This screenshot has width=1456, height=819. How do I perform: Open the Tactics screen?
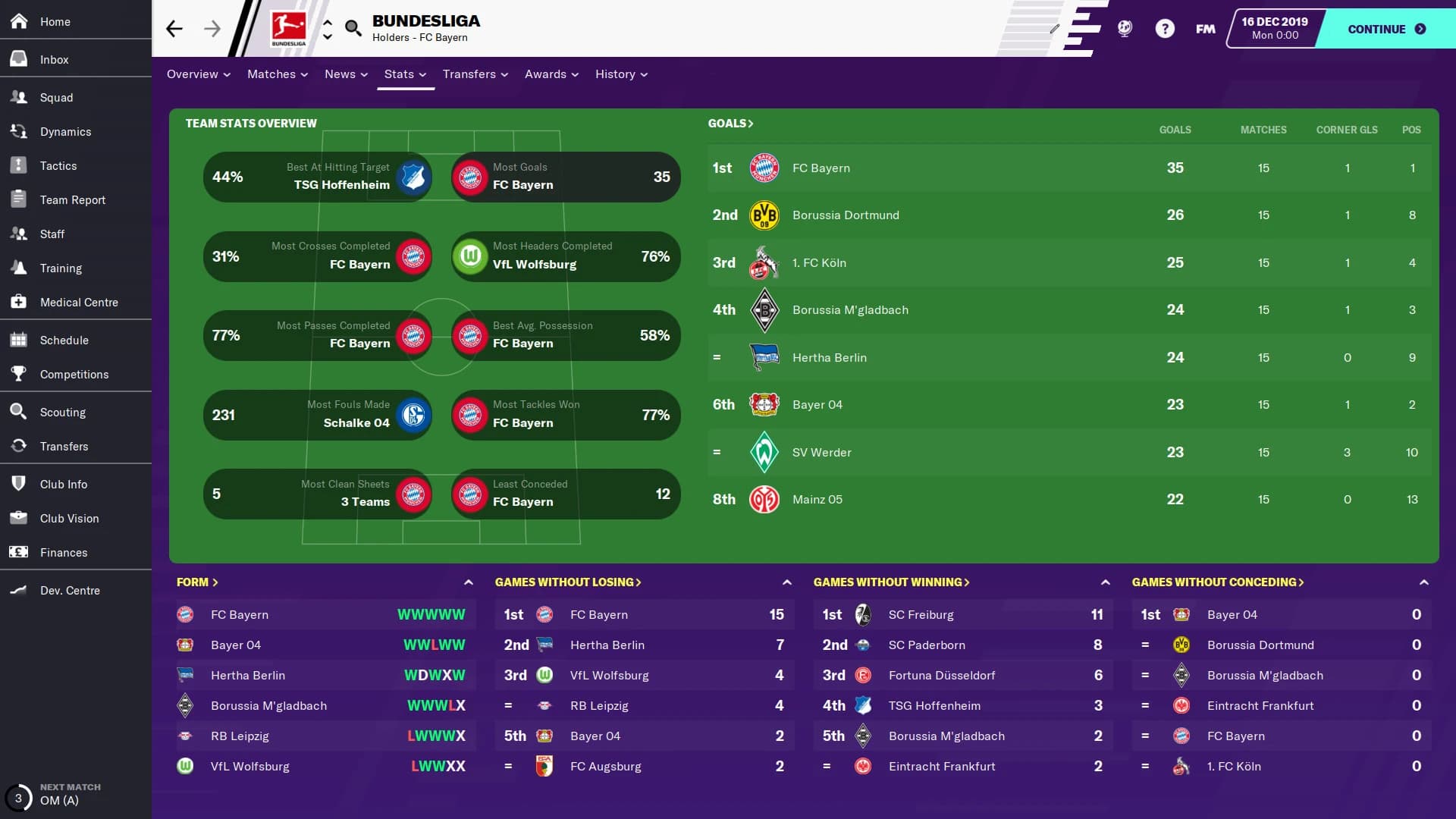(x=59, y=165)
